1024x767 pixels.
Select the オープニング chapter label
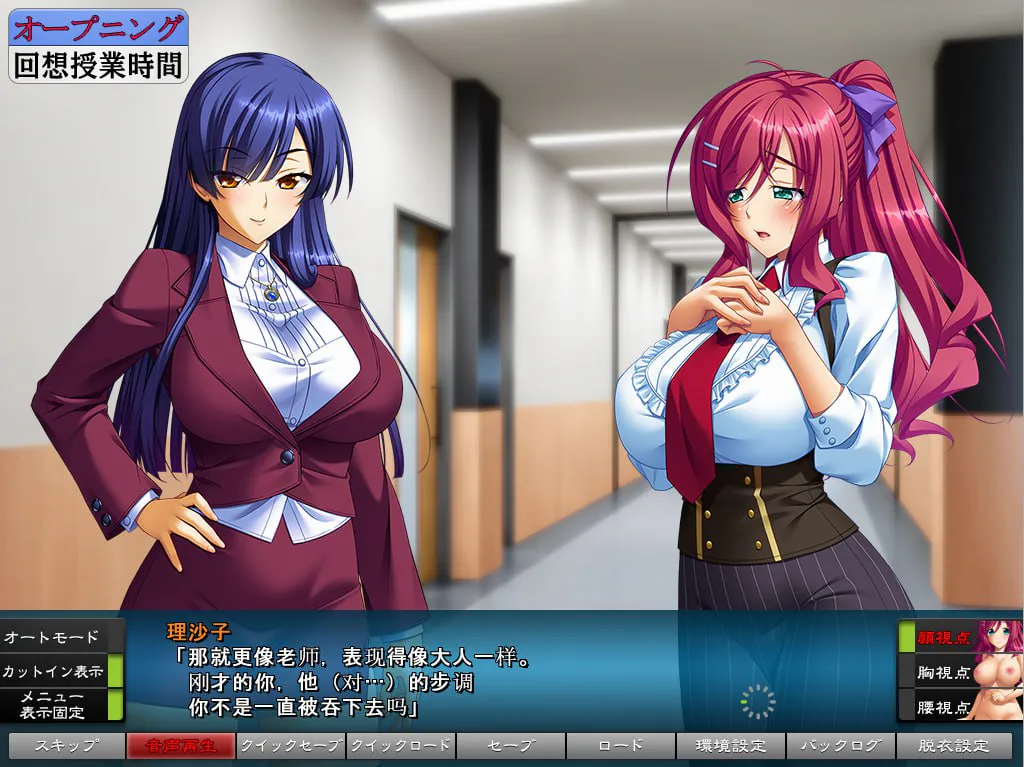(x=98, y=27)
